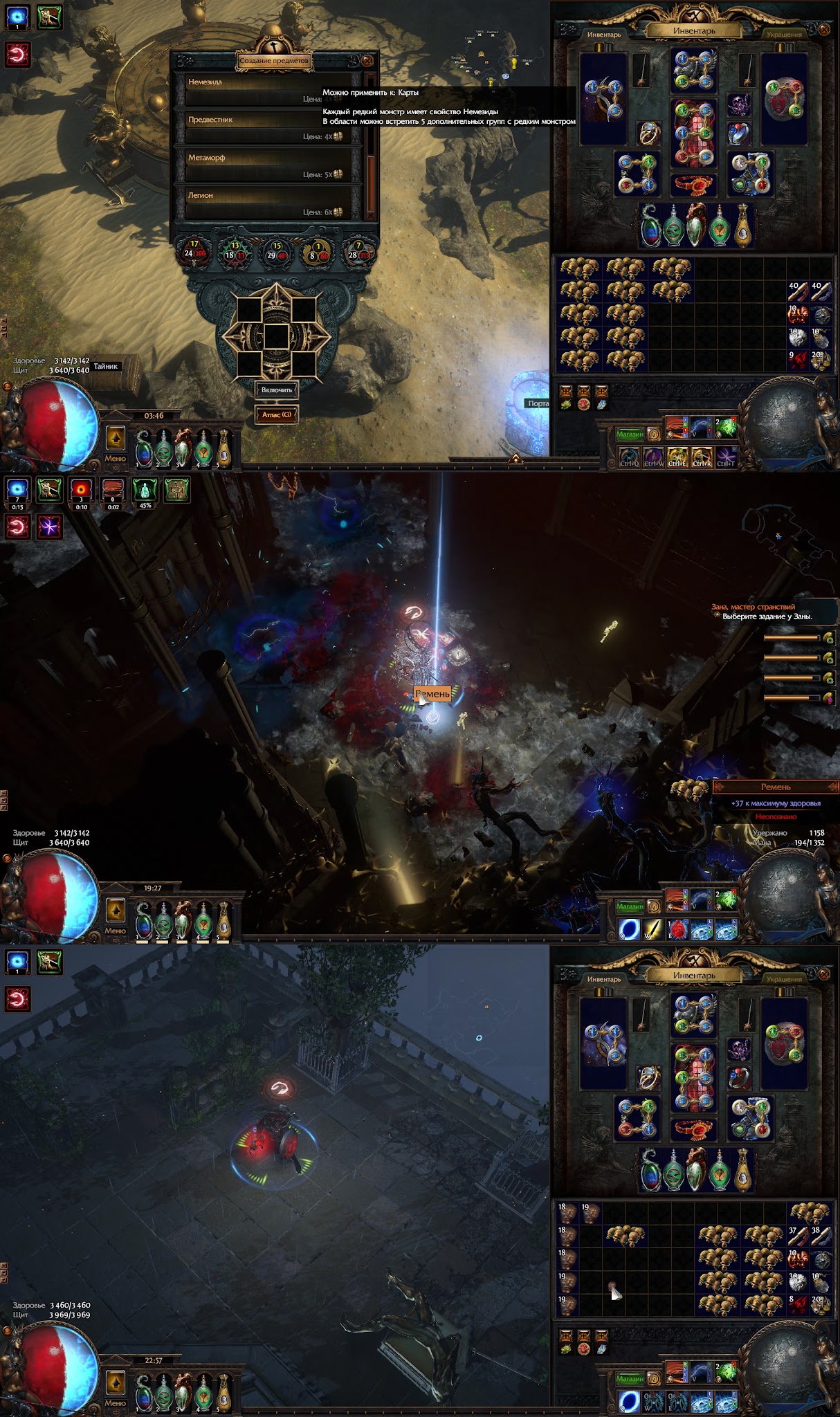The width and height of the screenshot is (840, 1417).
Task: Click the green figure buff showing 45%
Action: pos(145,489)
